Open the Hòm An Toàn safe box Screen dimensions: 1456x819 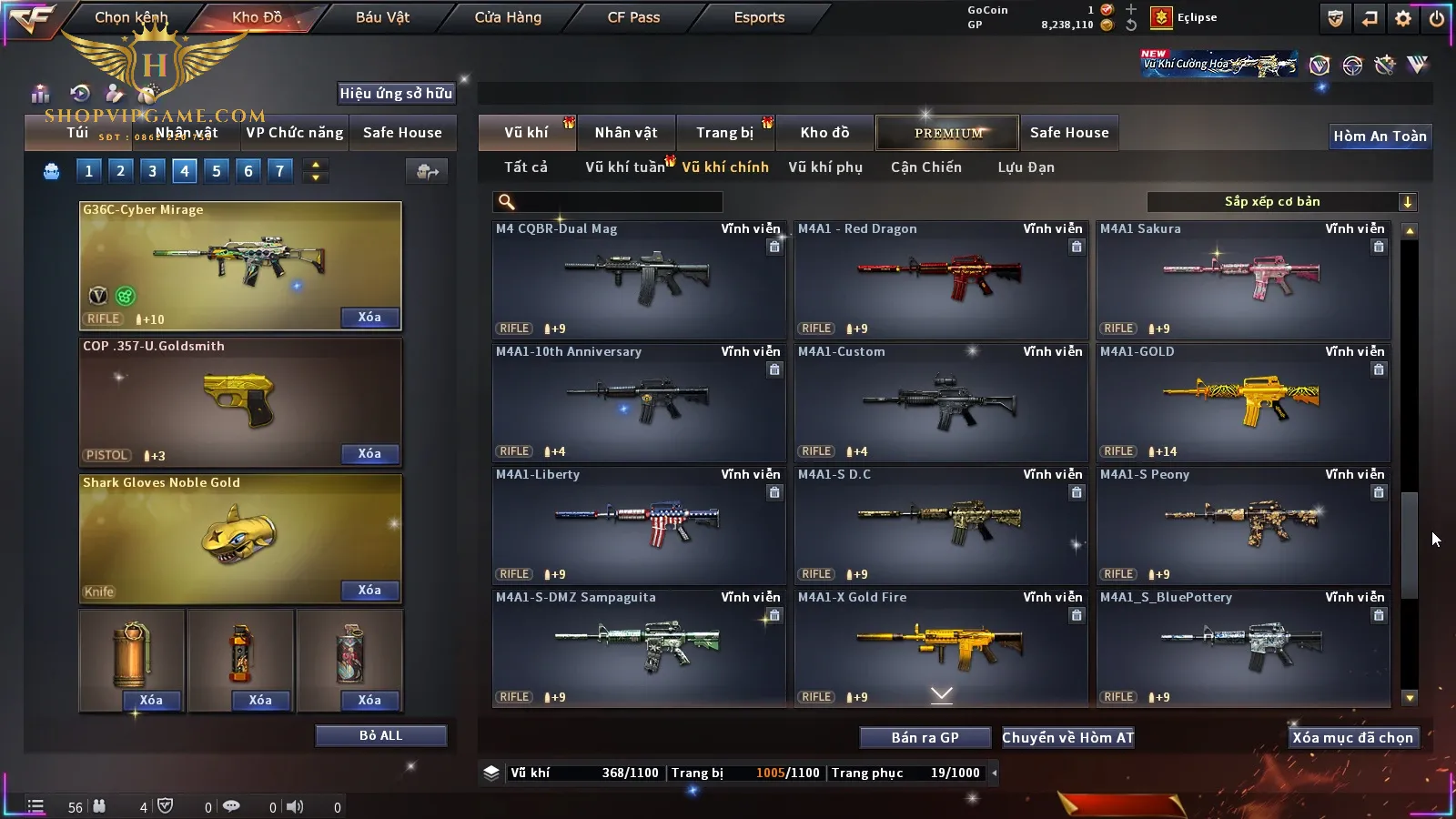(1380, 136)
